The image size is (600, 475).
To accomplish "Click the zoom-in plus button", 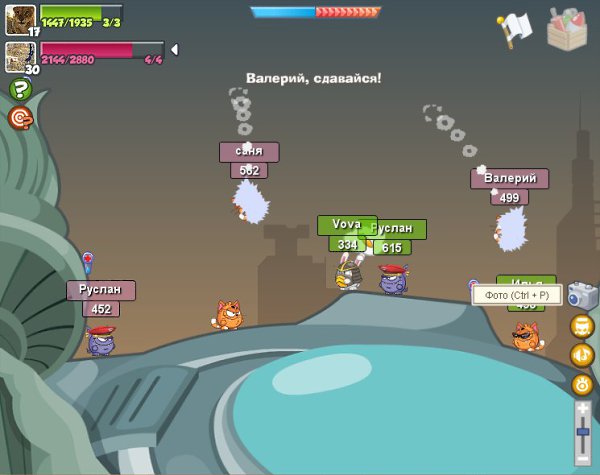I will pos(583,409).
